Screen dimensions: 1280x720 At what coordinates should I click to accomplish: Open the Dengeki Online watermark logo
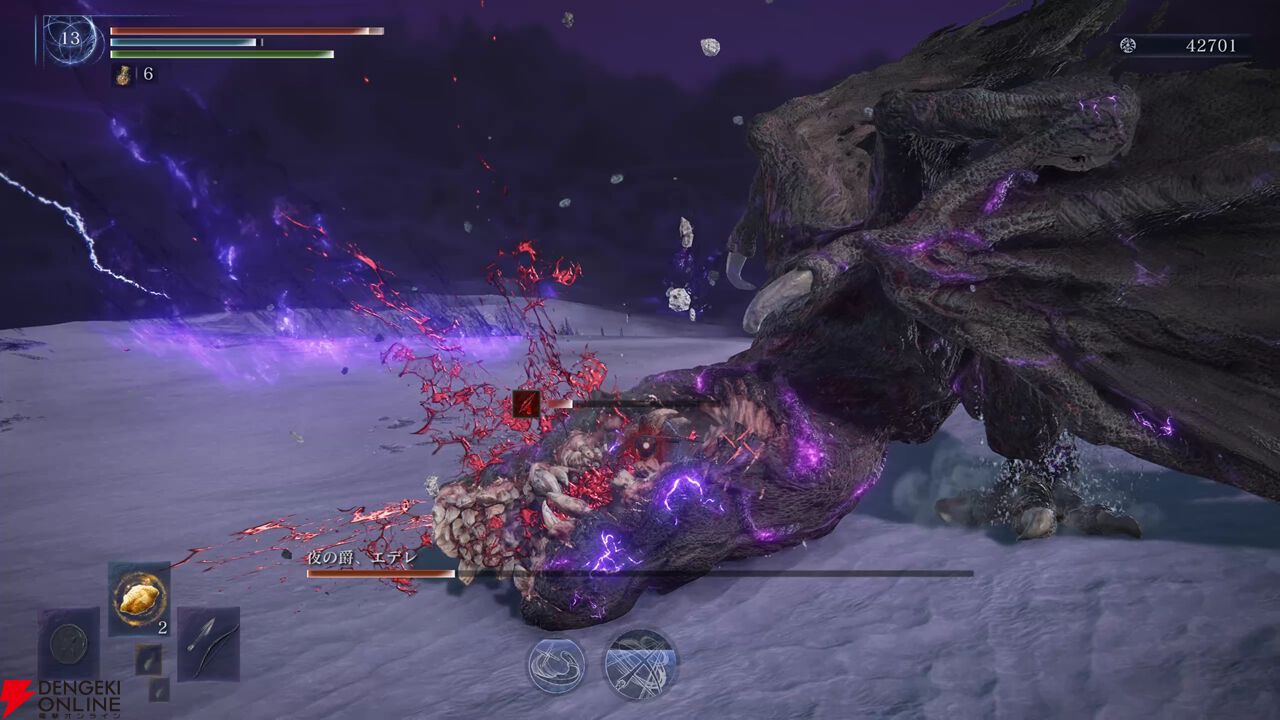(x=62, y=698)
